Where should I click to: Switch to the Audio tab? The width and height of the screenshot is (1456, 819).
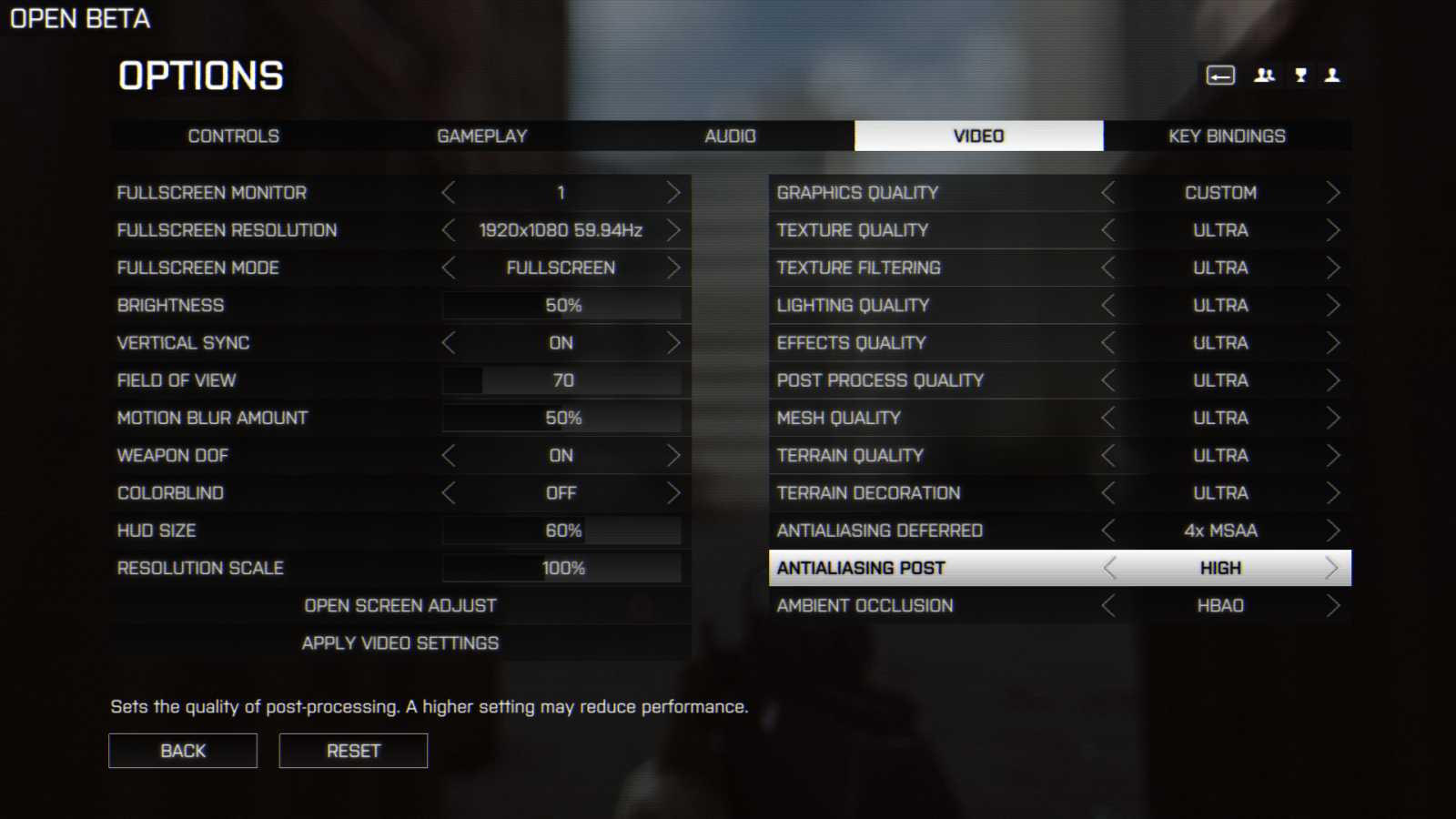coord(730,136)
